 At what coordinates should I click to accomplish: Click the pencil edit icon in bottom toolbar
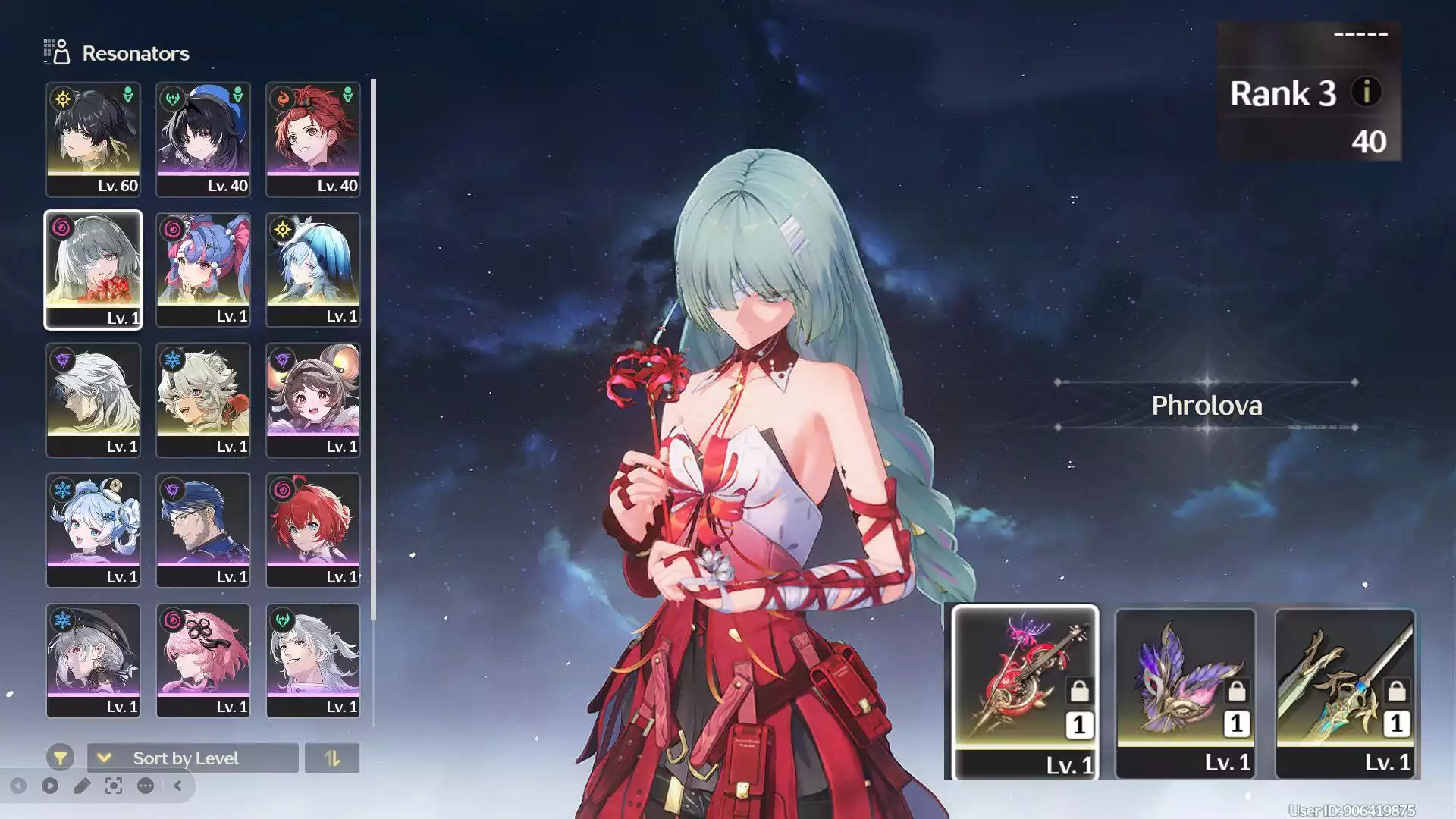[82, 786]
